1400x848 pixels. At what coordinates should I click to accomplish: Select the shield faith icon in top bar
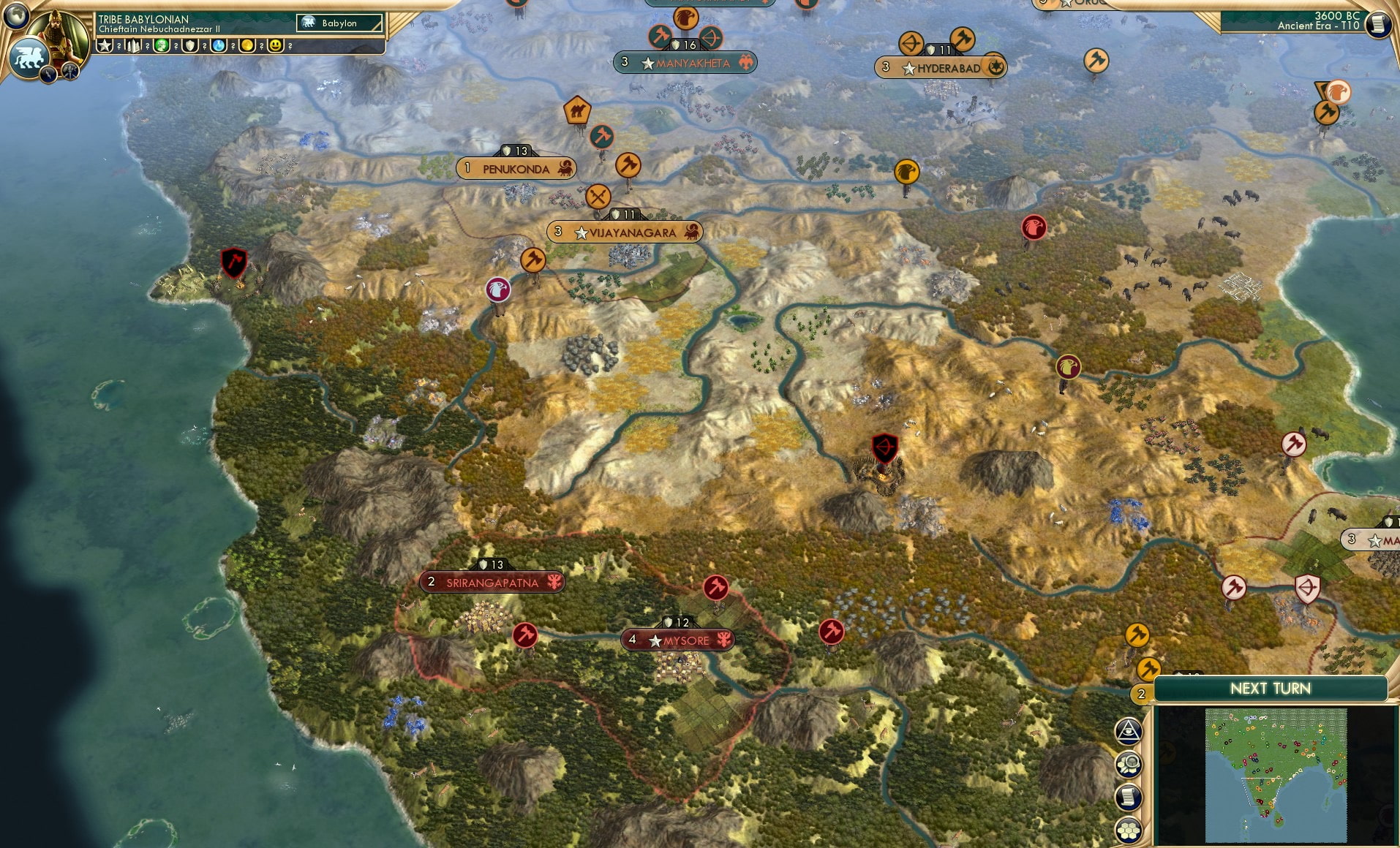point(189,45)
